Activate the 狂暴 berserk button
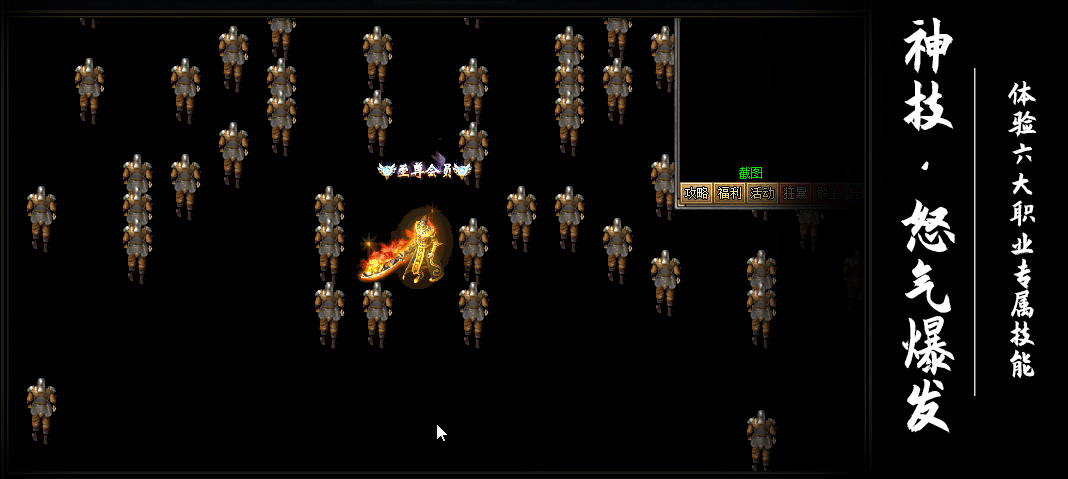This screenshot has width=1068, height=479. [795, 193]
